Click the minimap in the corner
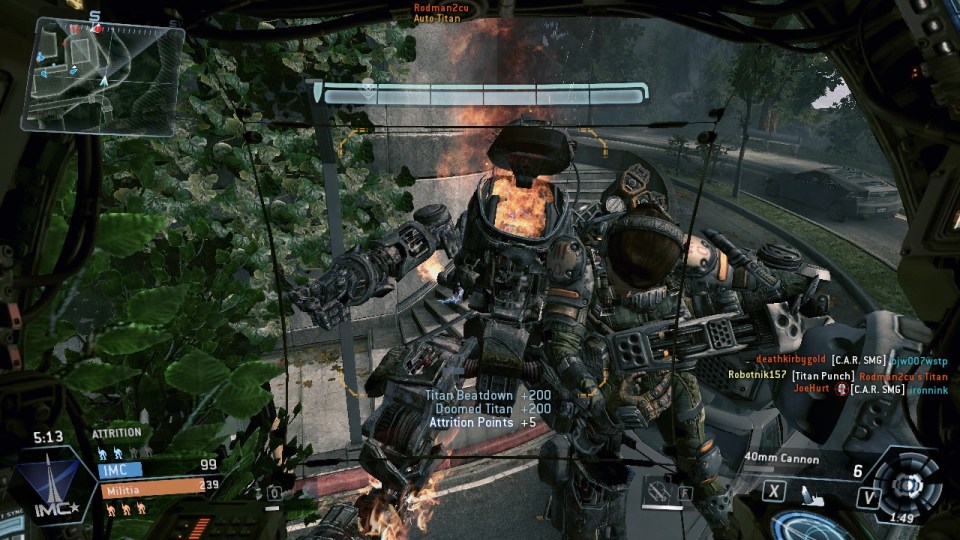 (x=101, y=74)
